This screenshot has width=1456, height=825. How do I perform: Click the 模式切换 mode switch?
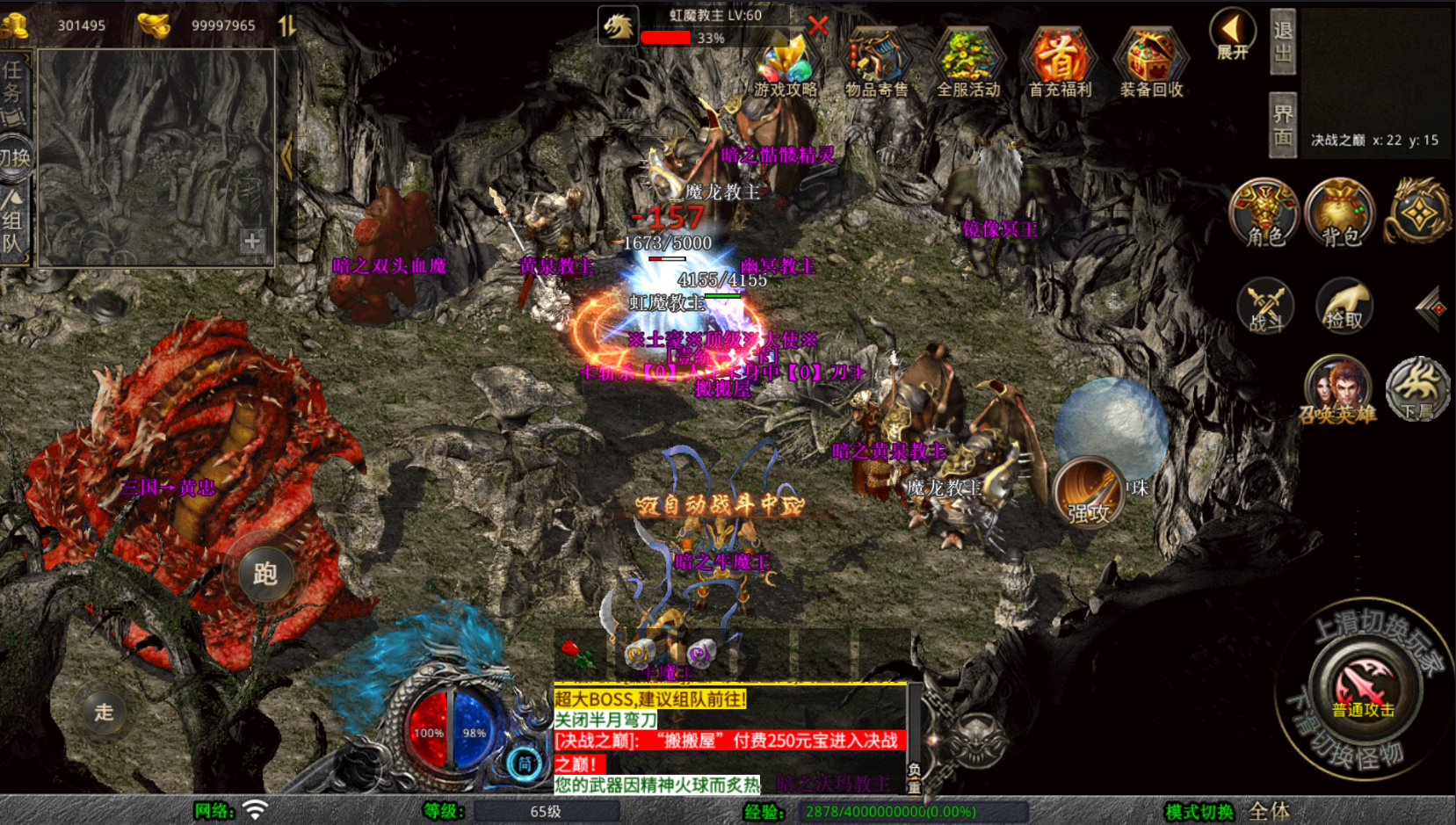coord(1199,812)
